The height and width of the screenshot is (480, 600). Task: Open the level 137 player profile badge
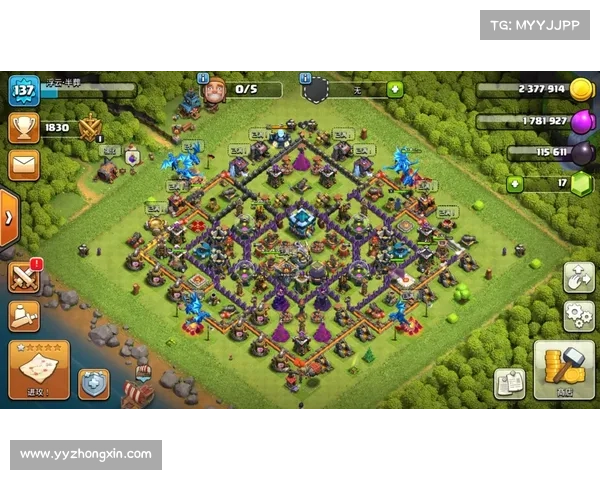(23, 91)
